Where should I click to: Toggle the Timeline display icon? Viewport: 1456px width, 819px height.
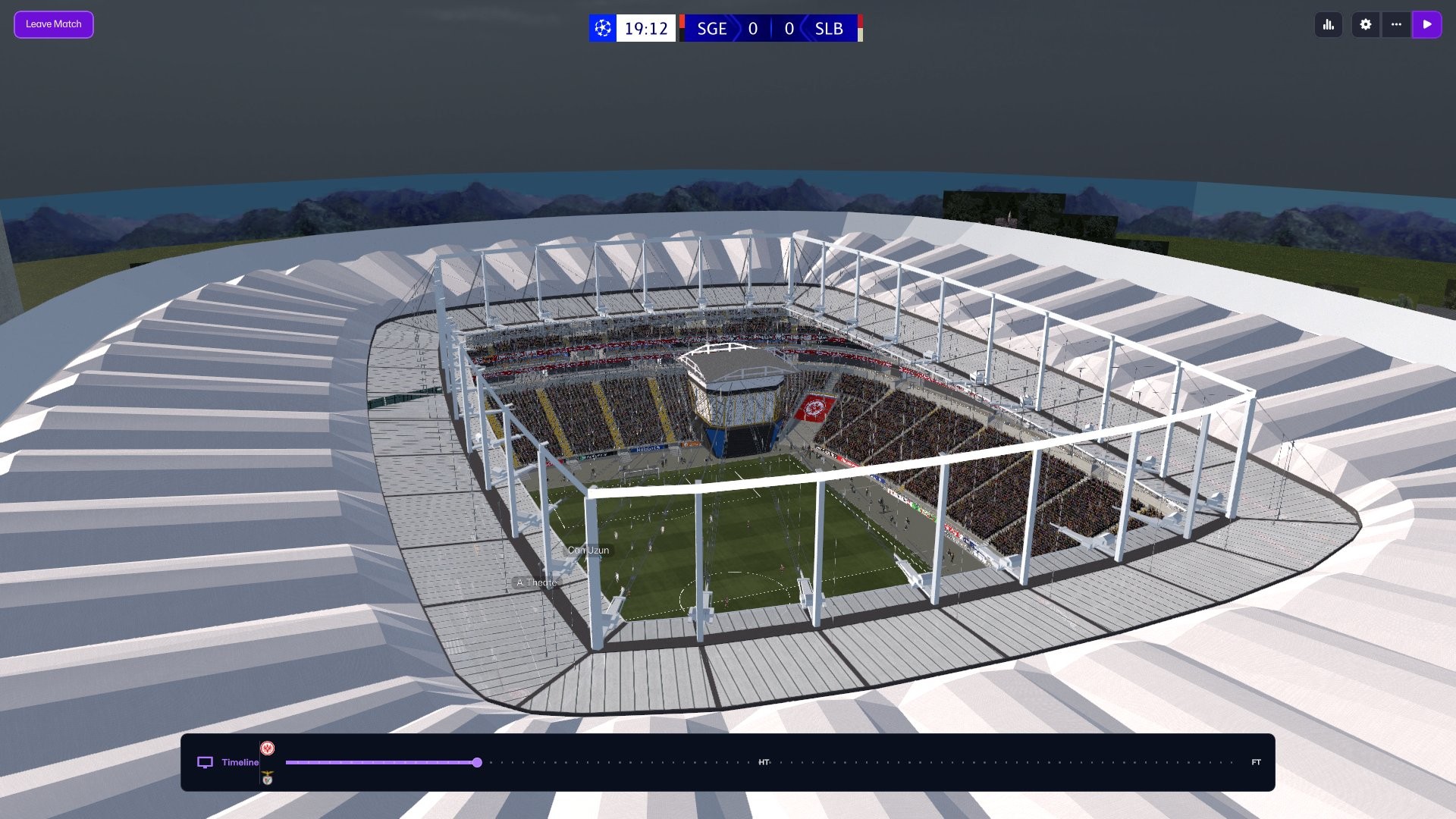205,762
